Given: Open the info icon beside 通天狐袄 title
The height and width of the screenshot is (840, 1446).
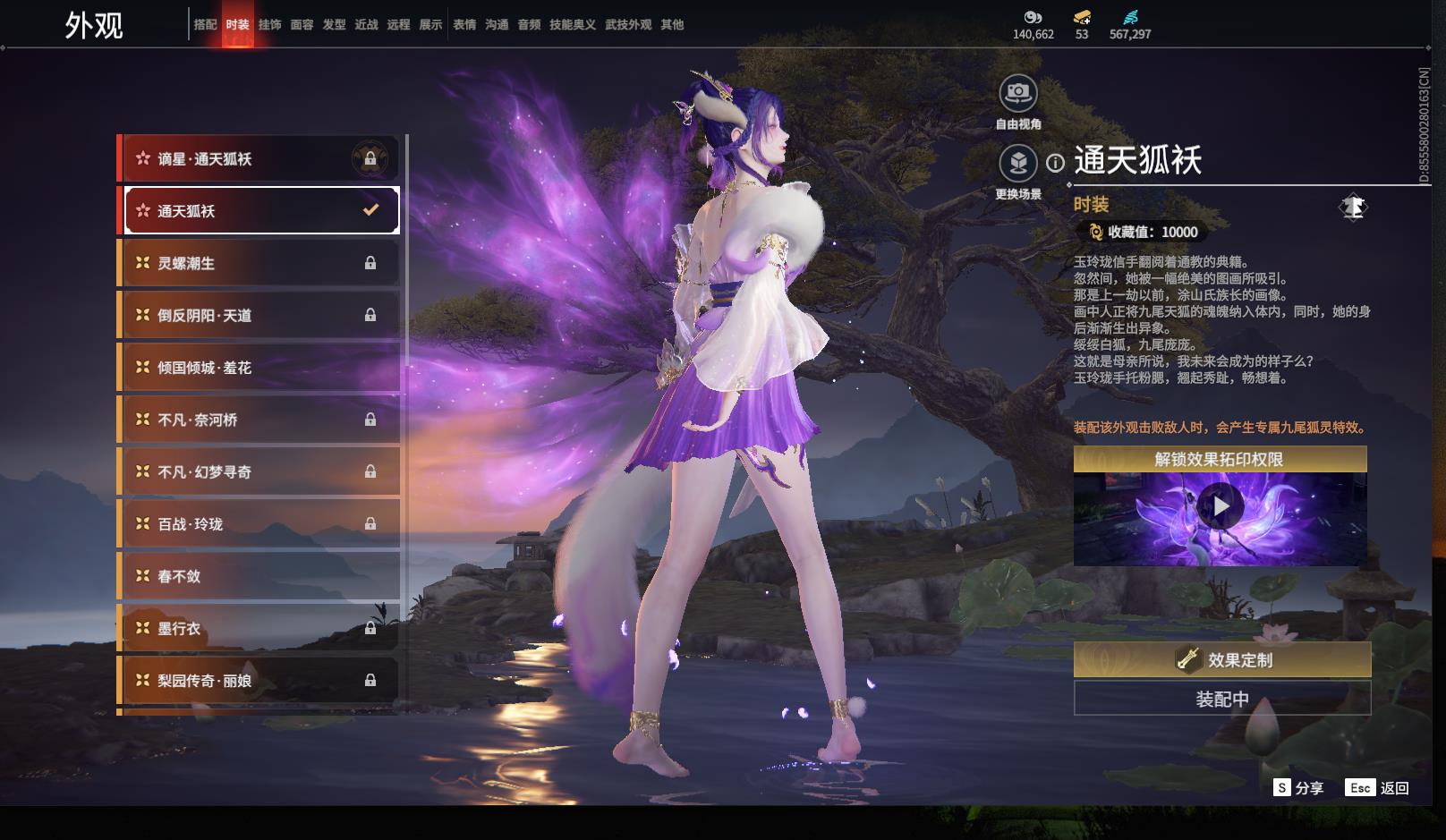Looking at the screenshot, I should coord(1056,163).
